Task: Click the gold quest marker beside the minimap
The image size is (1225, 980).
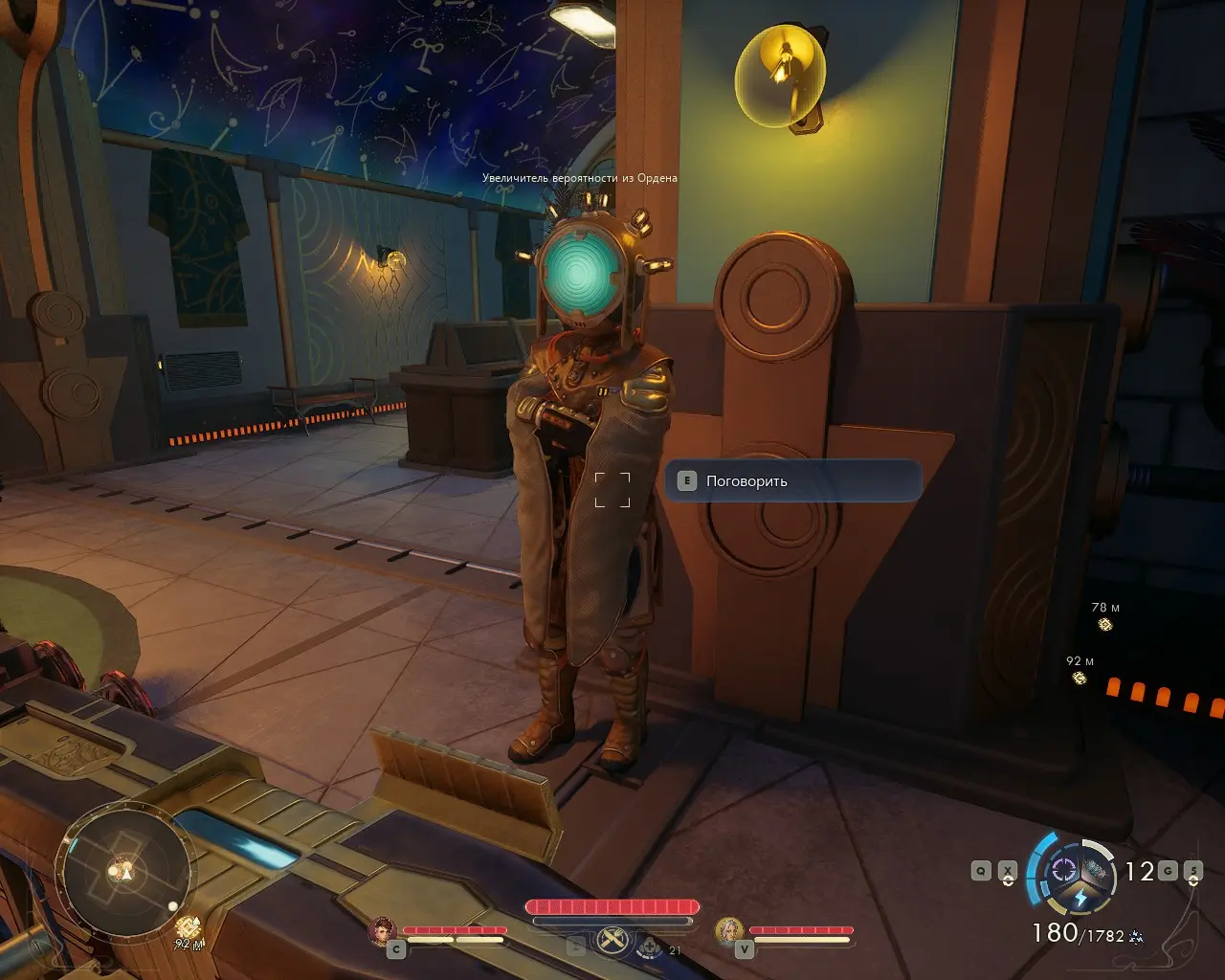Action: [189, 926]
